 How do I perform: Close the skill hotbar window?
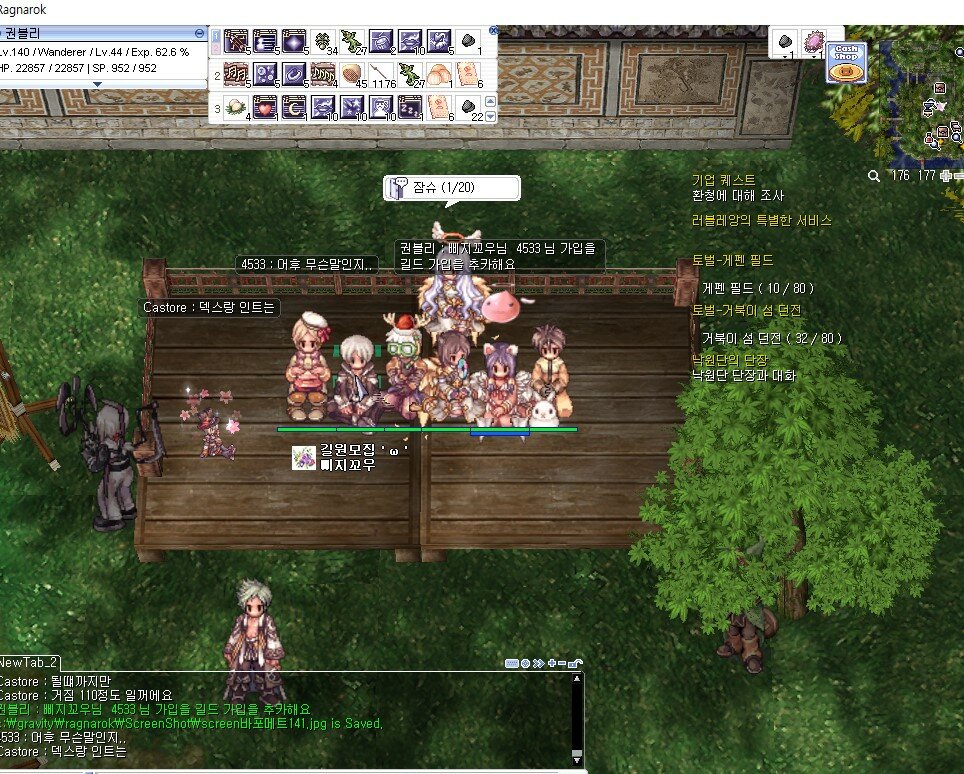pyautogui.click(x=492, y=31)
